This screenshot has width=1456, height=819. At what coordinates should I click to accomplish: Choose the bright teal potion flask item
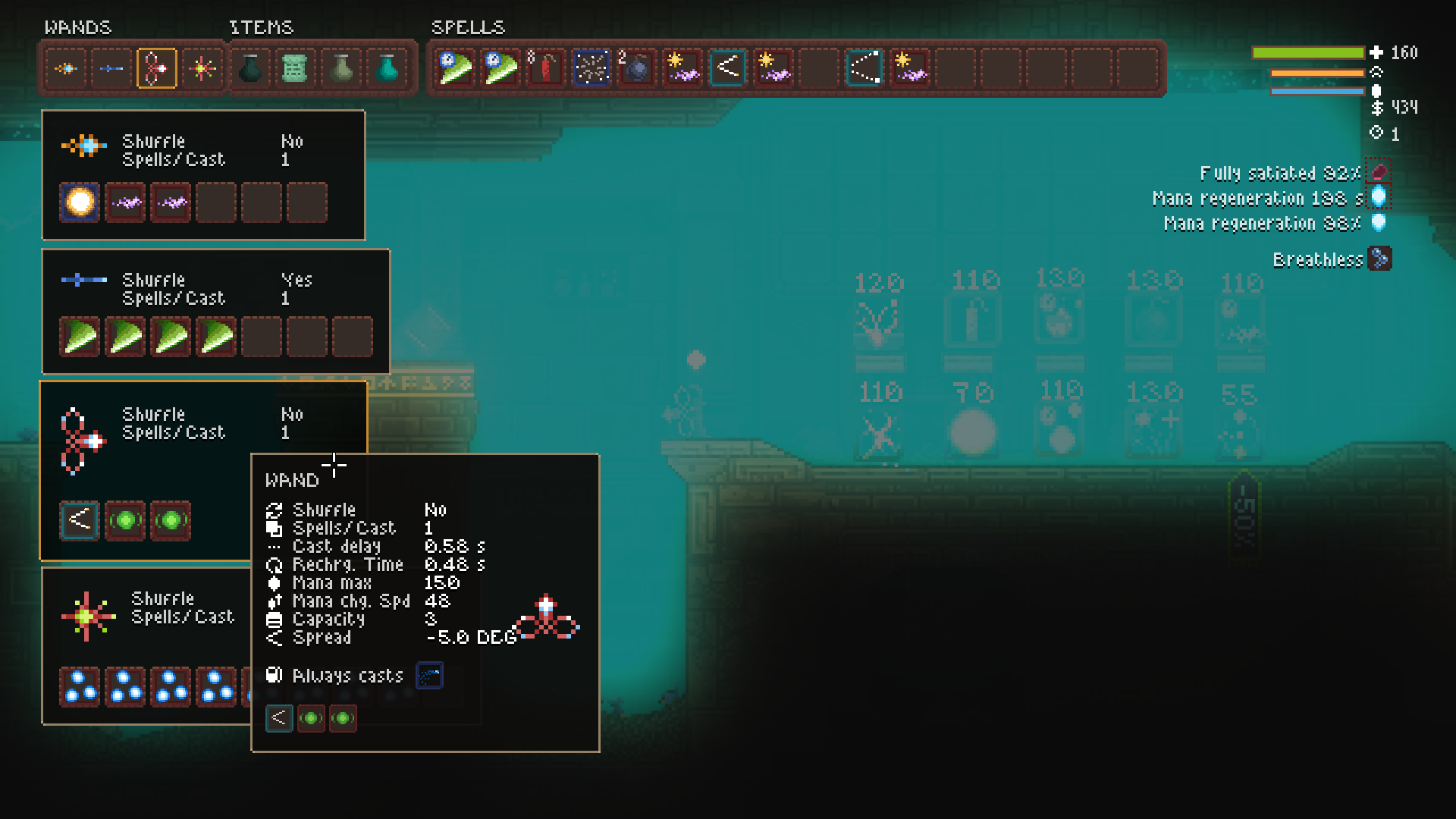[x=388, y=69]
